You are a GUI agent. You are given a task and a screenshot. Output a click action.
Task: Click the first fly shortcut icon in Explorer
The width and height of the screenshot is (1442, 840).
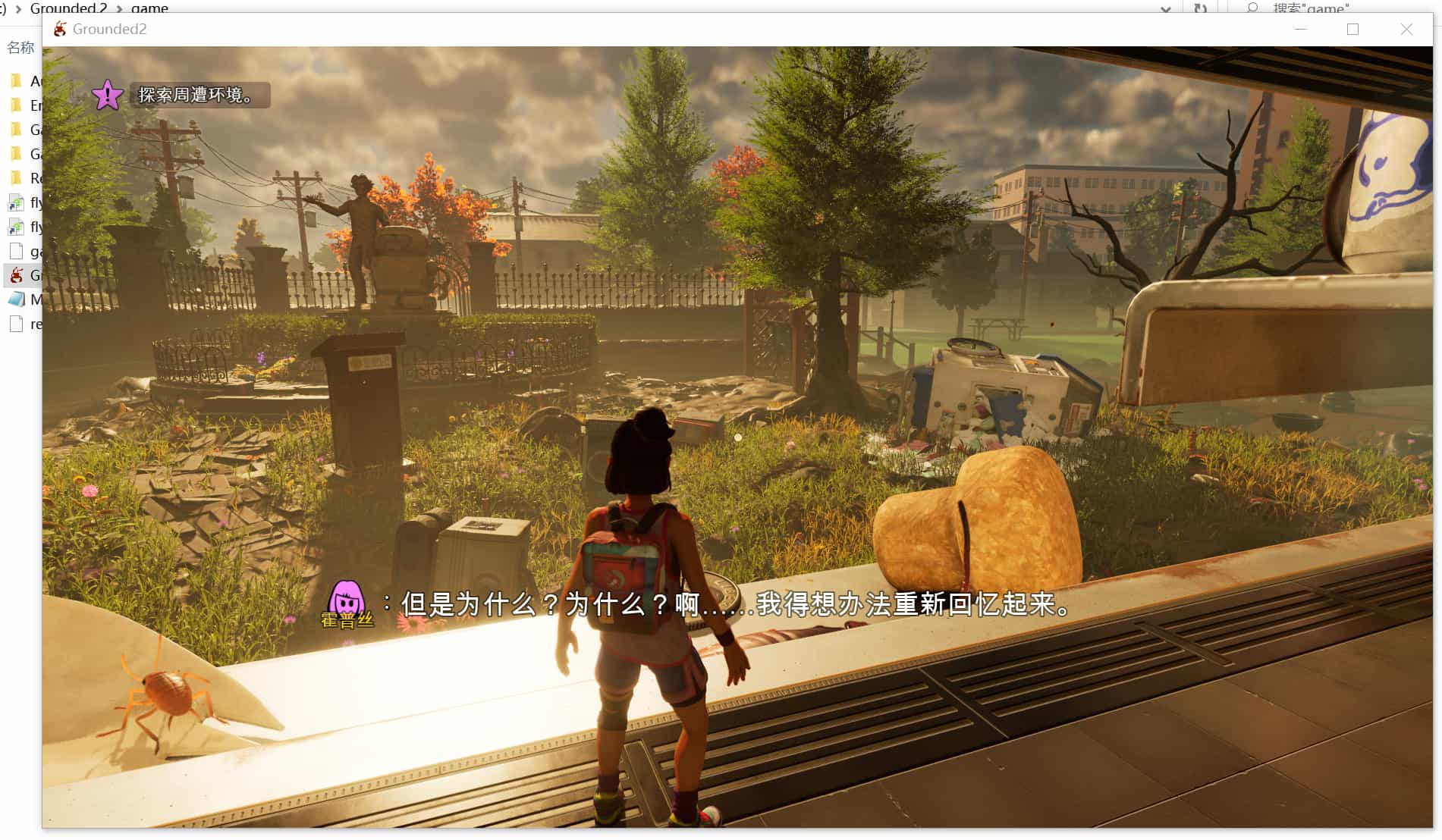point(16,203)
